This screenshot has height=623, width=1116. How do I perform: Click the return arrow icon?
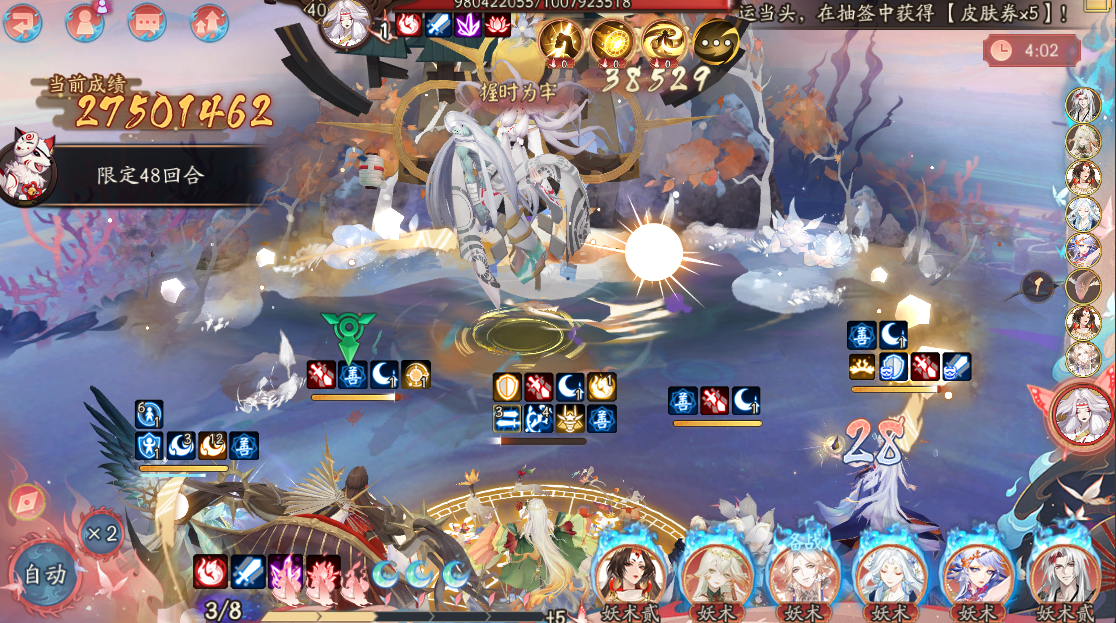22,22
